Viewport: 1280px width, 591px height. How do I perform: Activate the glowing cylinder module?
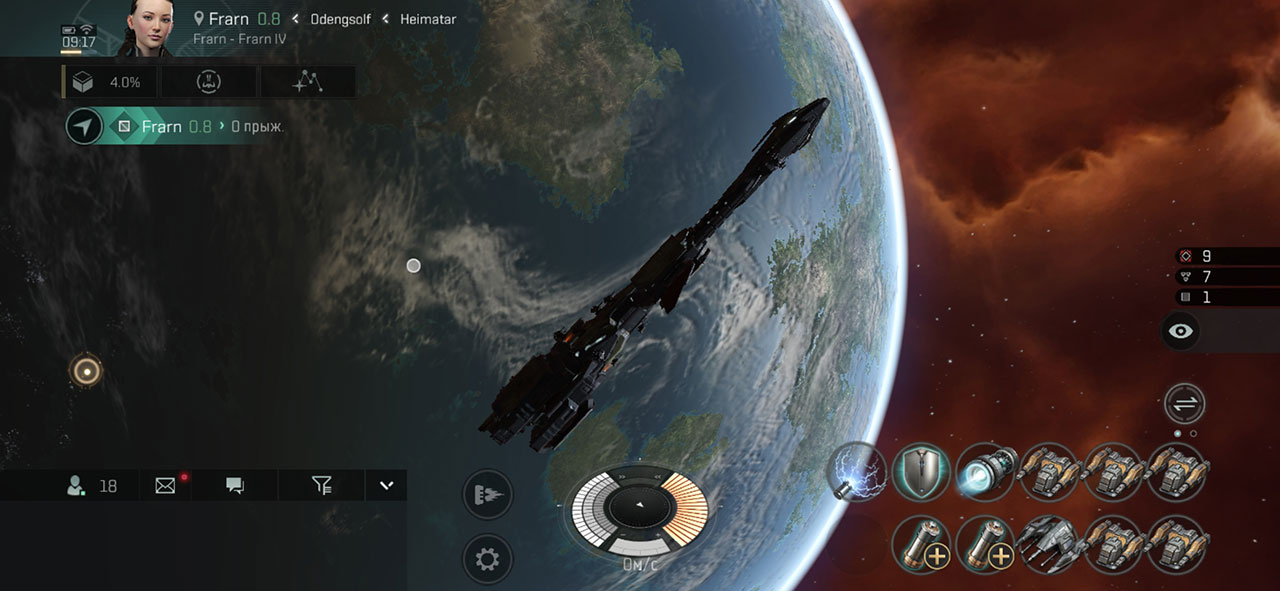(x=985, y=471)
